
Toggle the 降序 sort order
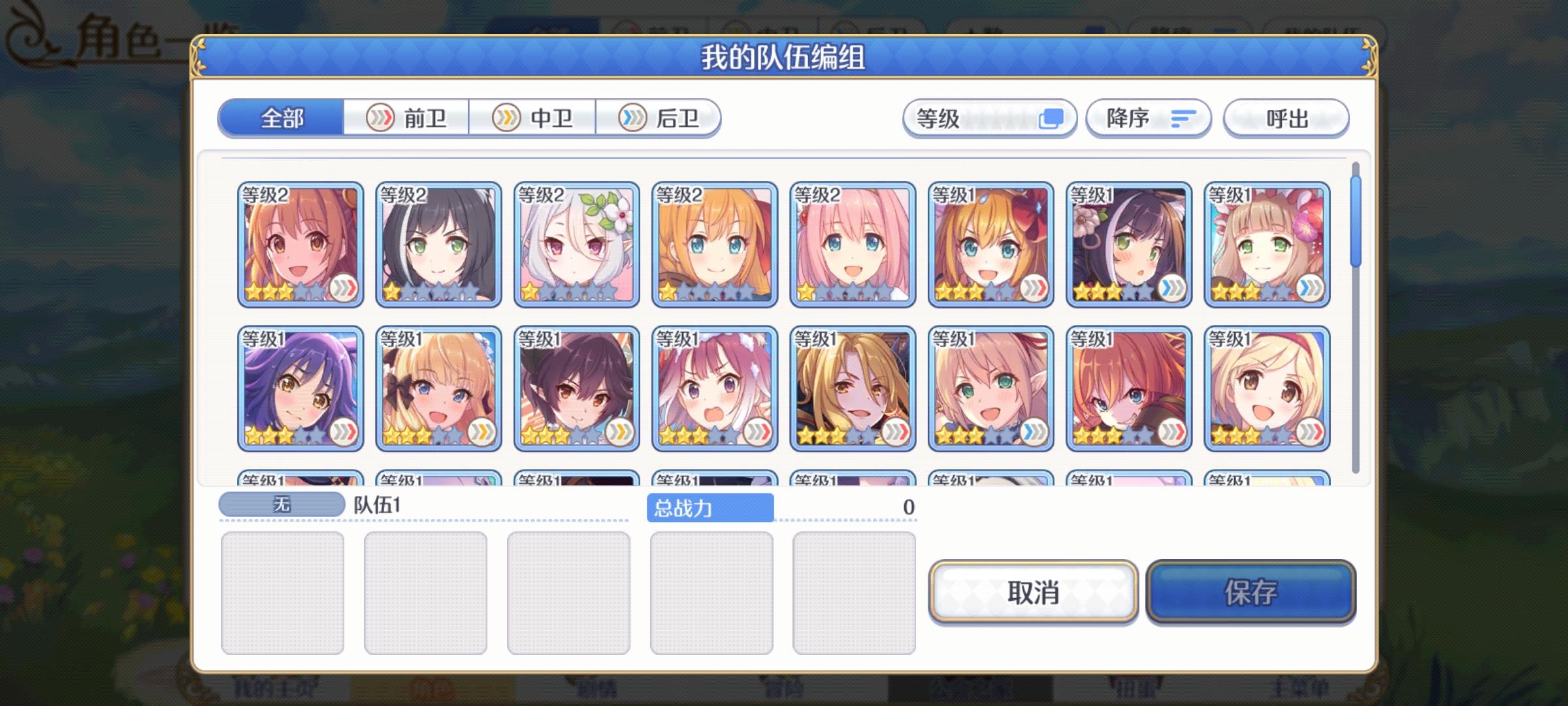tap(1147, 118)
